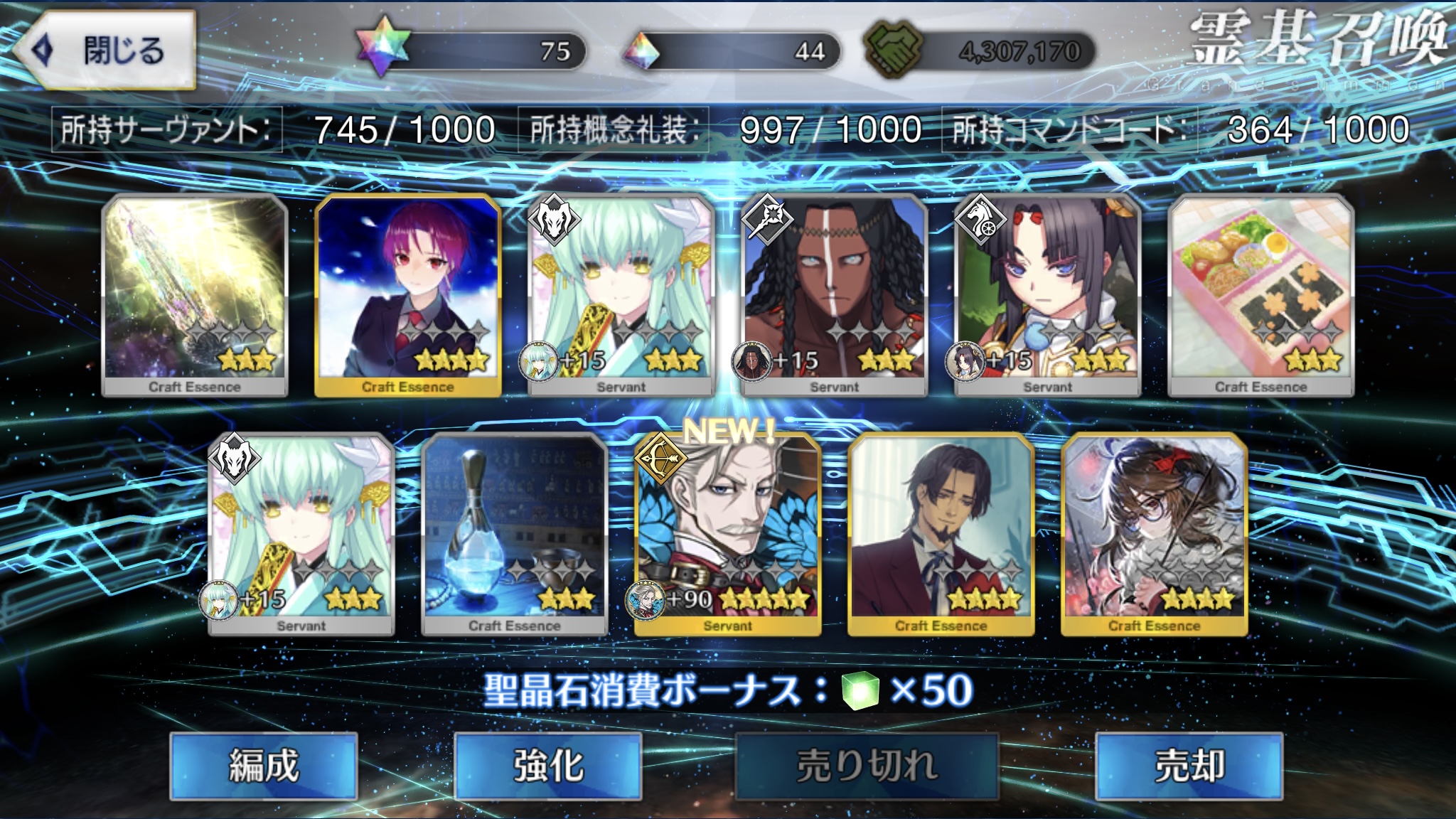Image resolution: width=1456 pixels, height=819 pixels.
Task: View the blue potion bottle Craft Essence
Action: point(514,533)
